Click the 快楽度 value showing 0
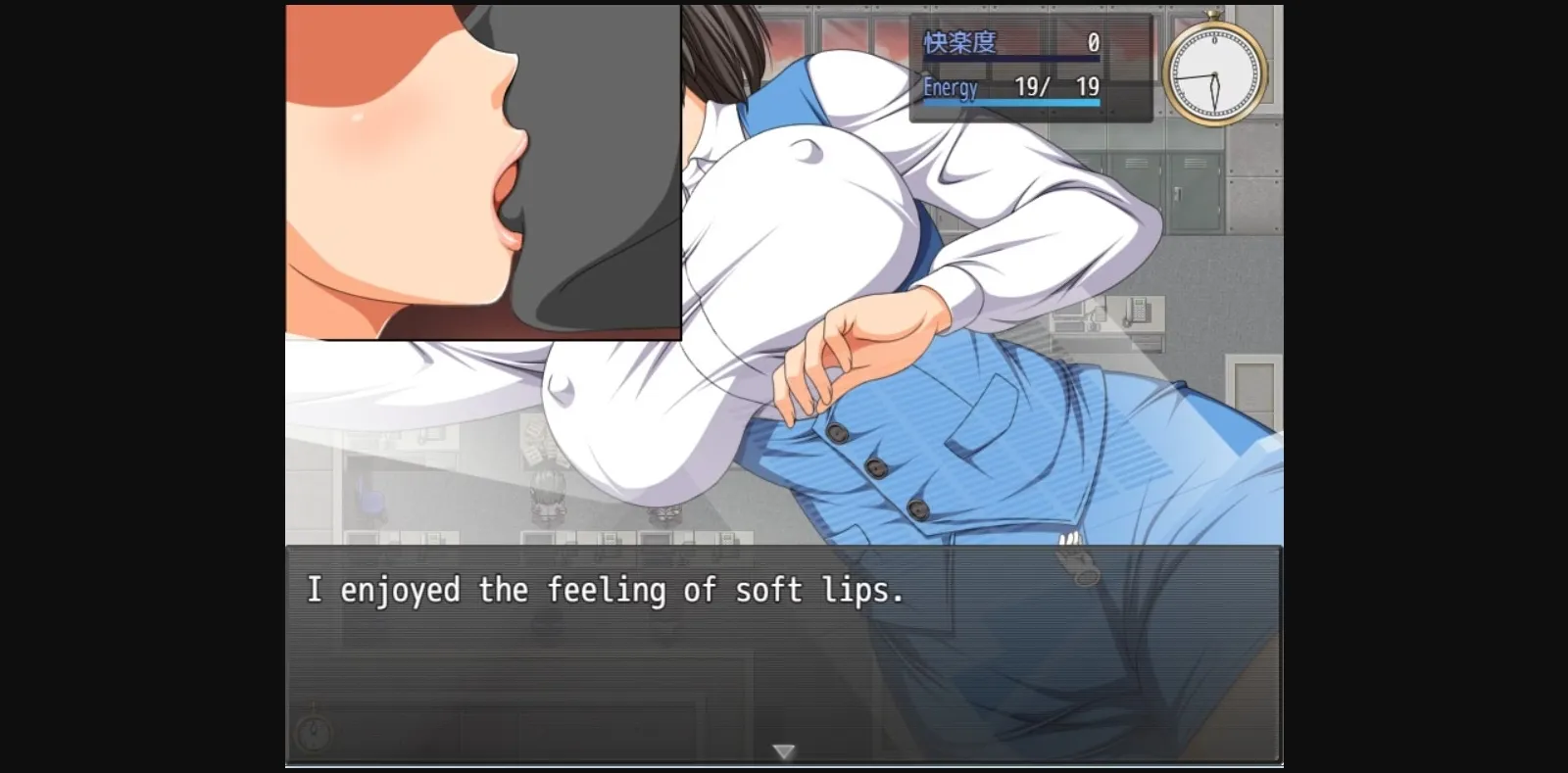 tap(1092, 43)
